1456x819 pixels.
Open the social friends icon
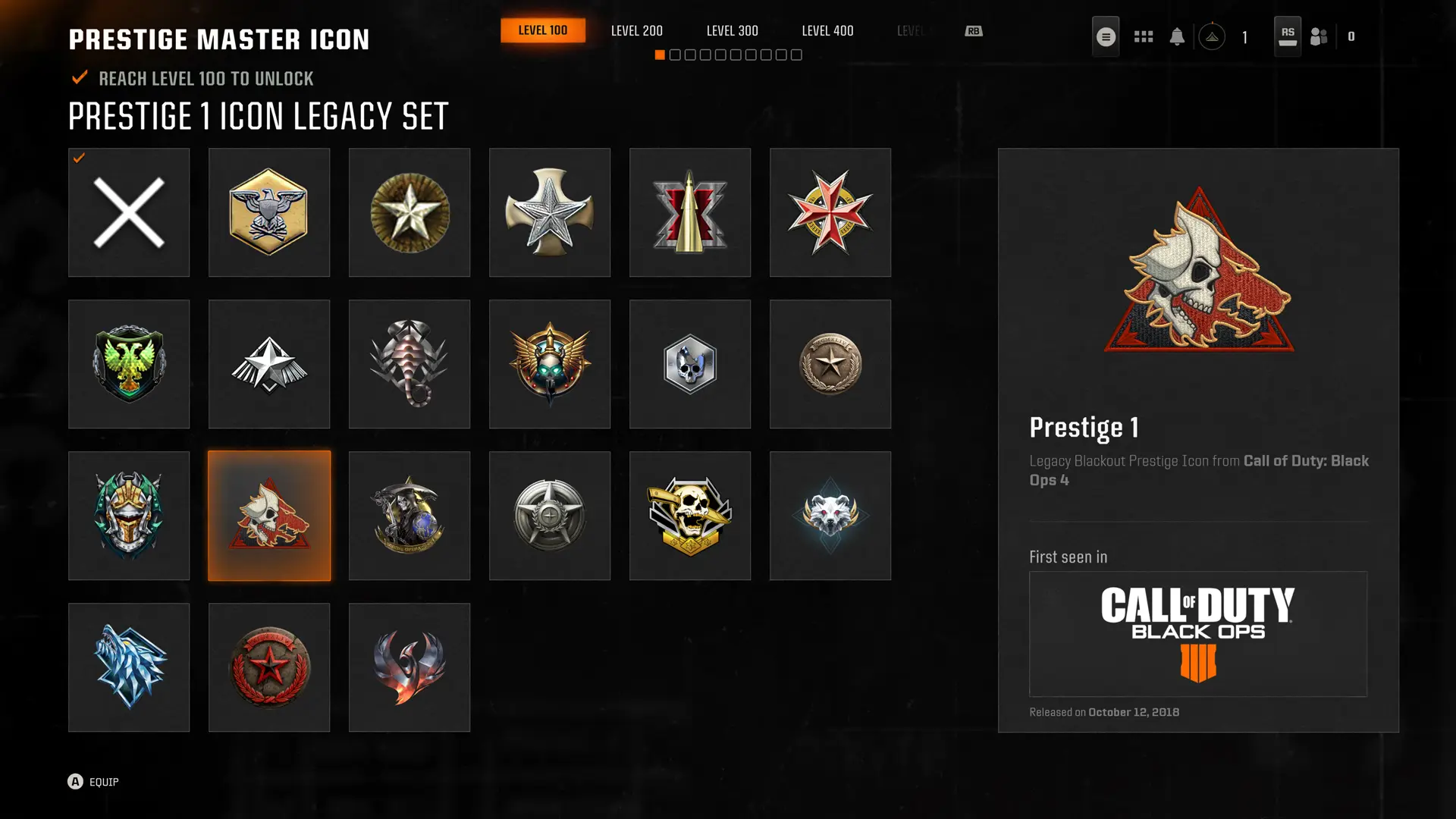coord(1318,35)
